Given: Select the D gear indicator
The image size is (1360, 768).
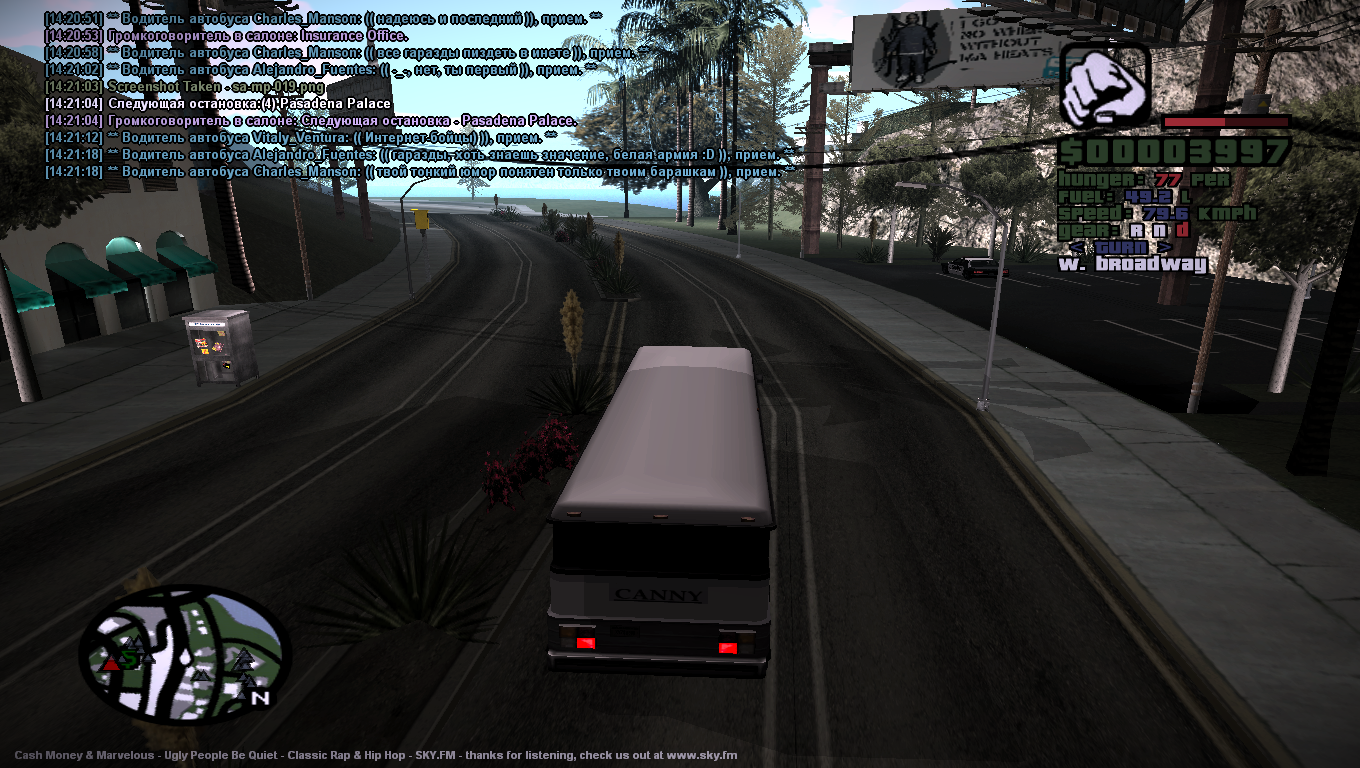Looking at the screenshot, I should [1182, 230].
